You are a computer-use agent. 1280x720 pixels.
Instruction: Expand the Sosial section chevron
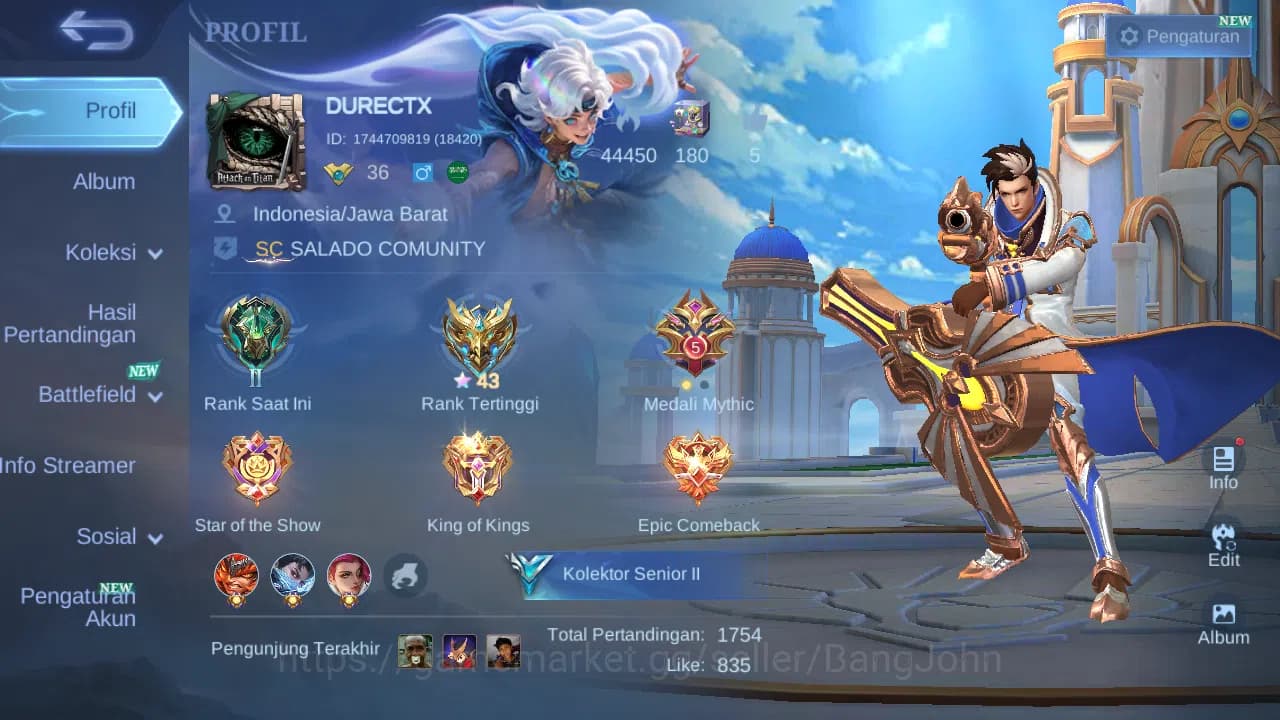pos(153,538)
